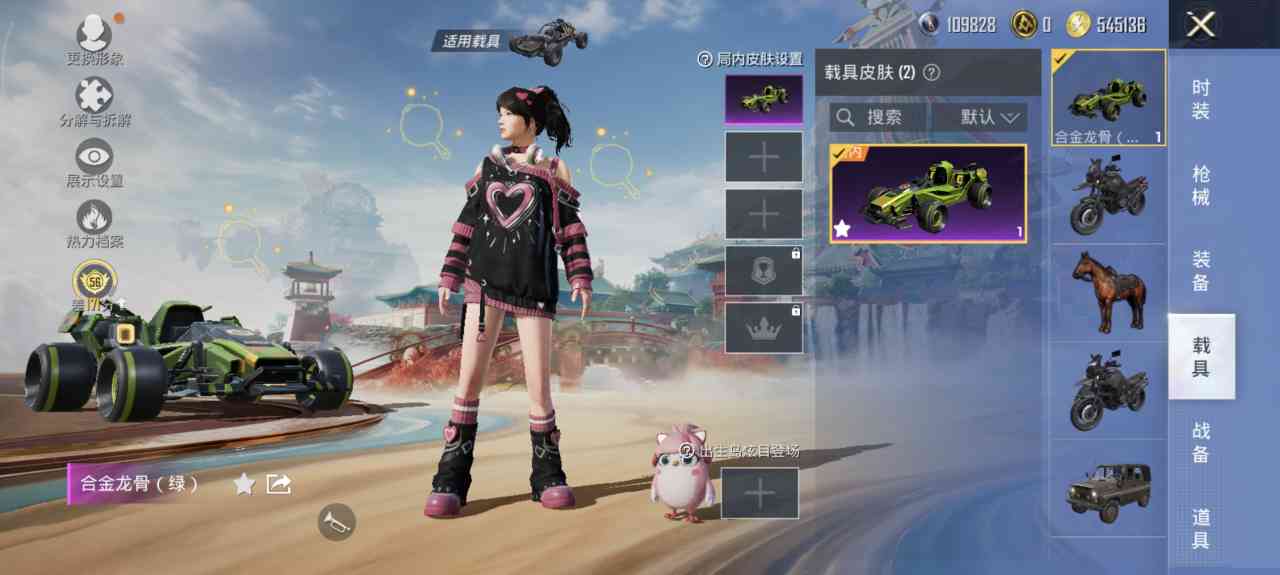Image resolution: width=1280 pixels, height=575 pixels.
Task: Open the 枪械 tab
Action: pos(1201,185)
